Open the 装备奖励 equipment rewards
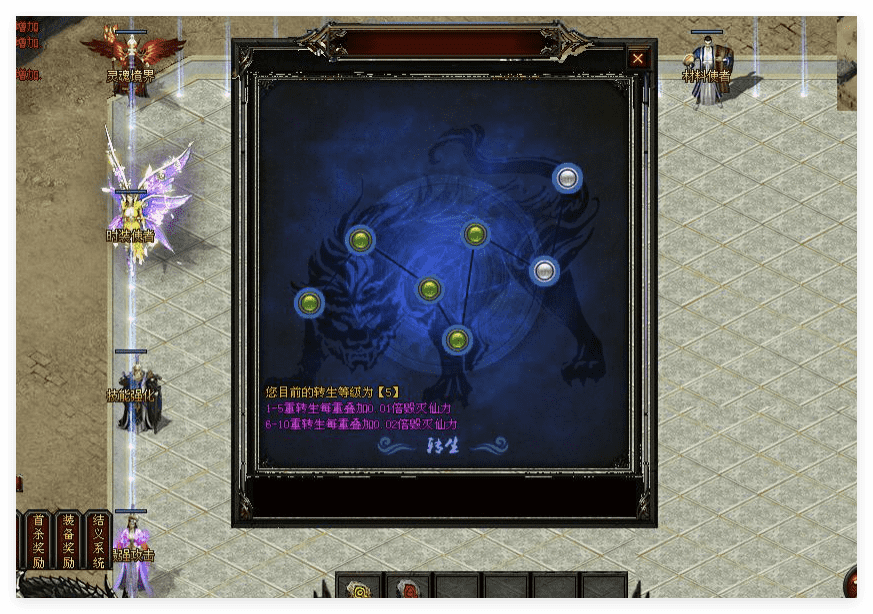The image size is (873, 614). click(x=68, y=541)
